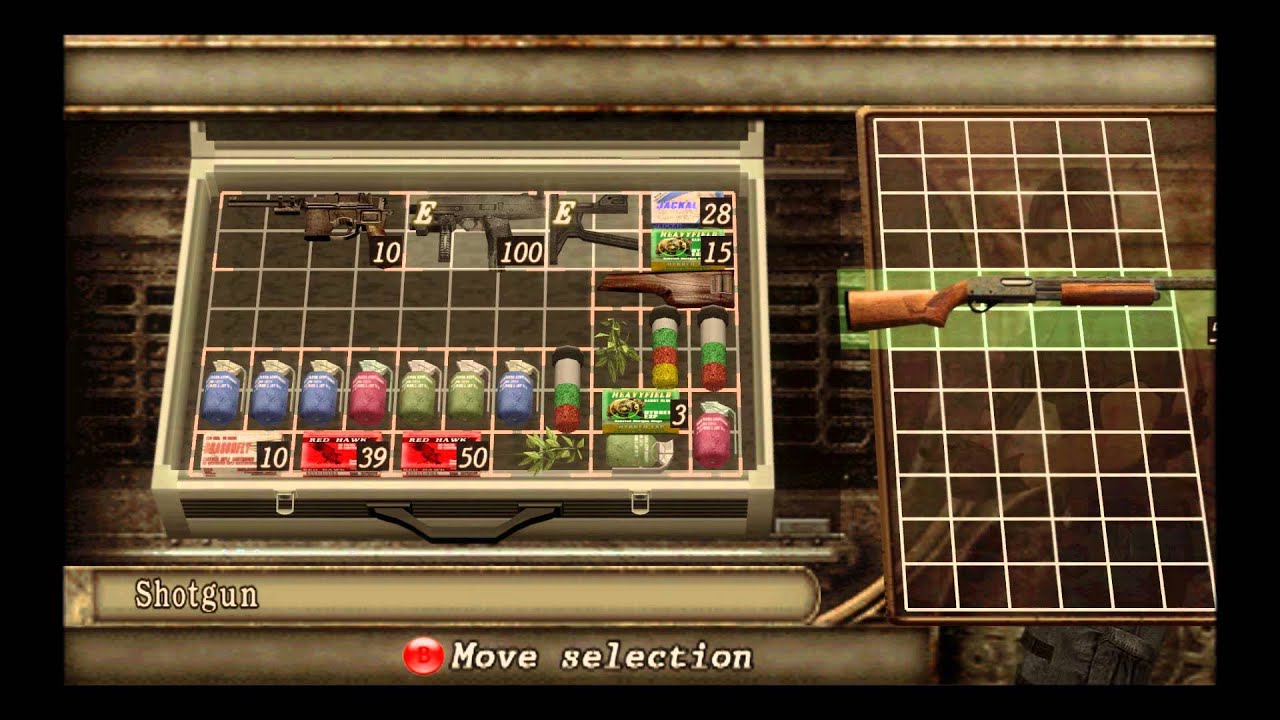Choose the green grenade lying on its side

pos(639,451)
